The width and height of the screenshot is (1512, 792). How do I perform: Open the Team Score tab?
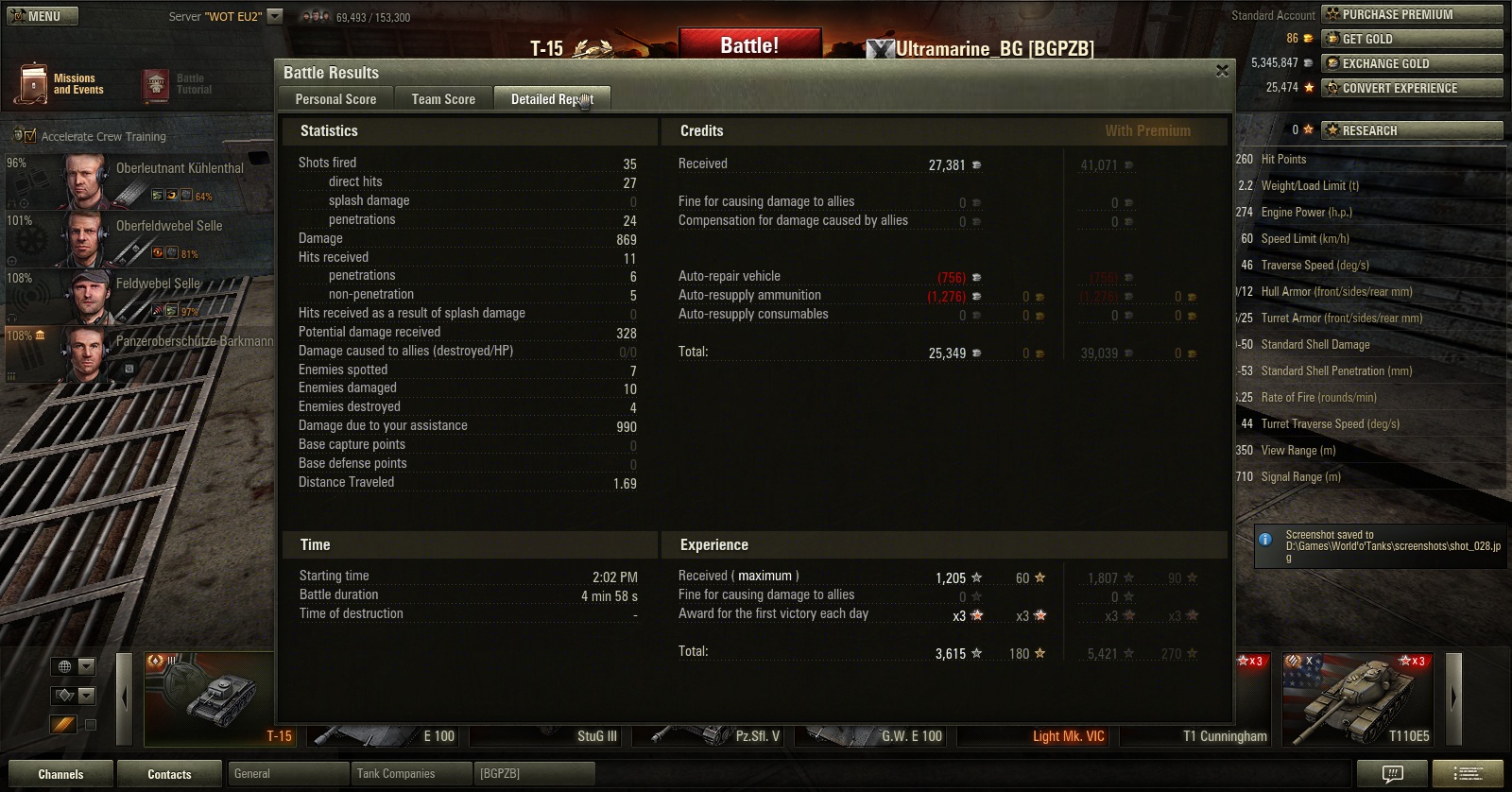click(443, 99)
